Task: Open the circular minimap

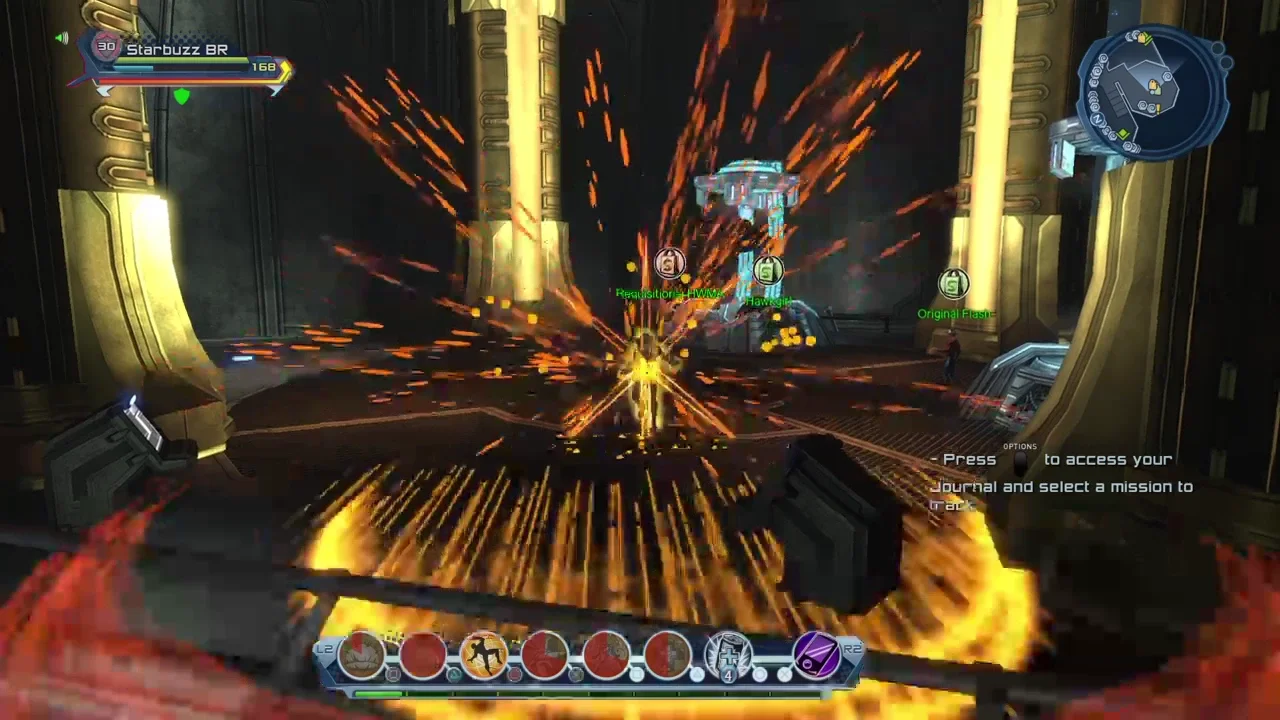Action: tap(1152, 92)
